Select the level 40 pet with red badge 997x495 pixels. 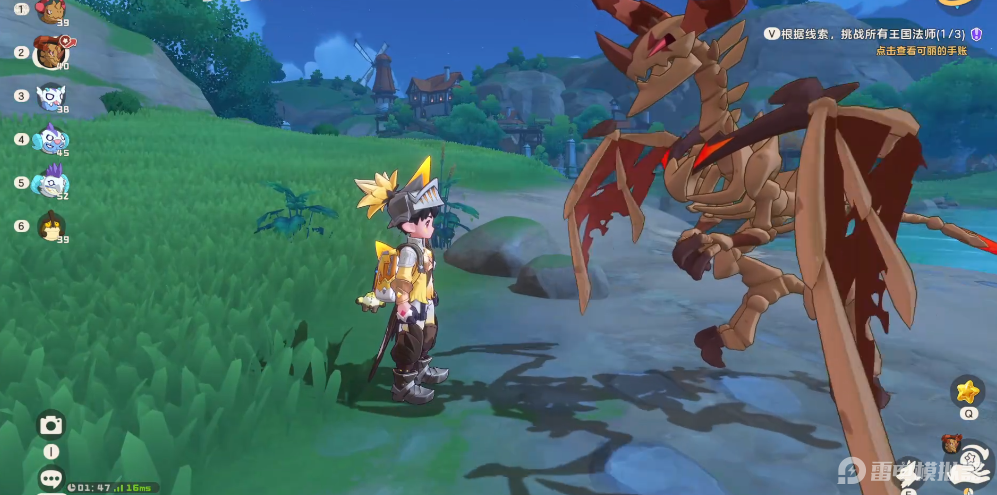50,52
